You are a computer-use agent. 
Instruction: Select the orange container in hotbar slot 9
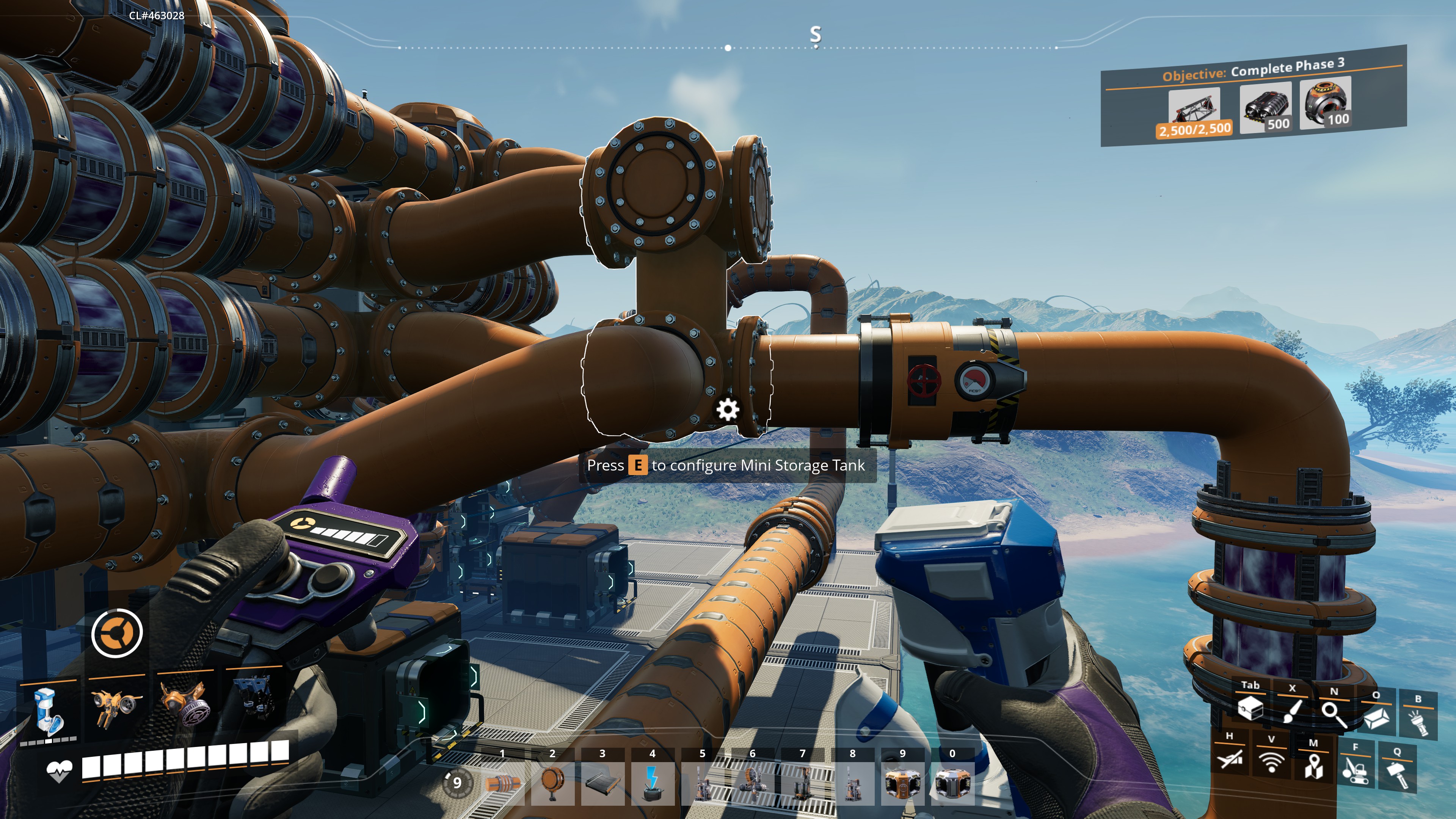(x=902, y=783)
